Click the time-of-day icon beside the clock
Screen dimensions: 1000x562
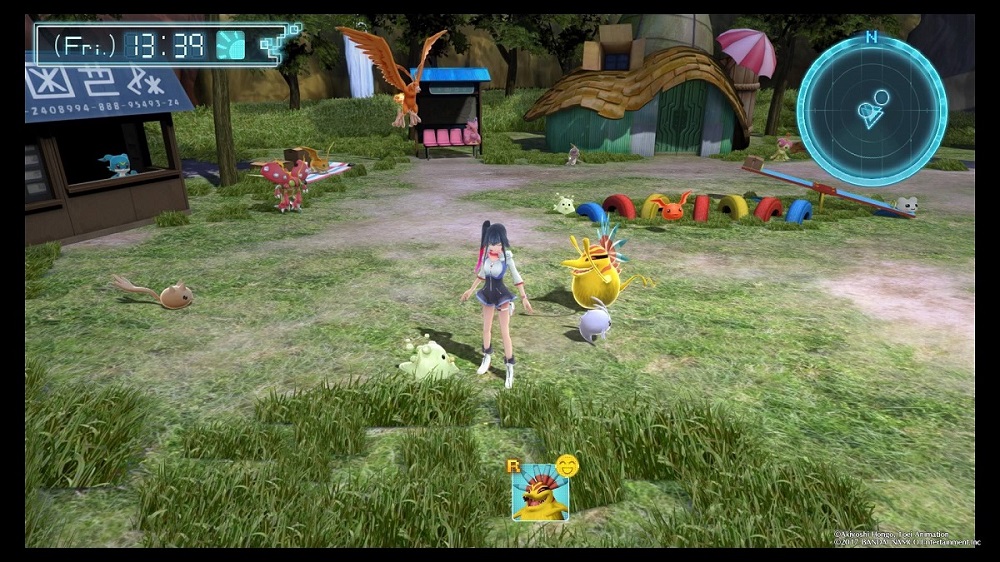231,45
